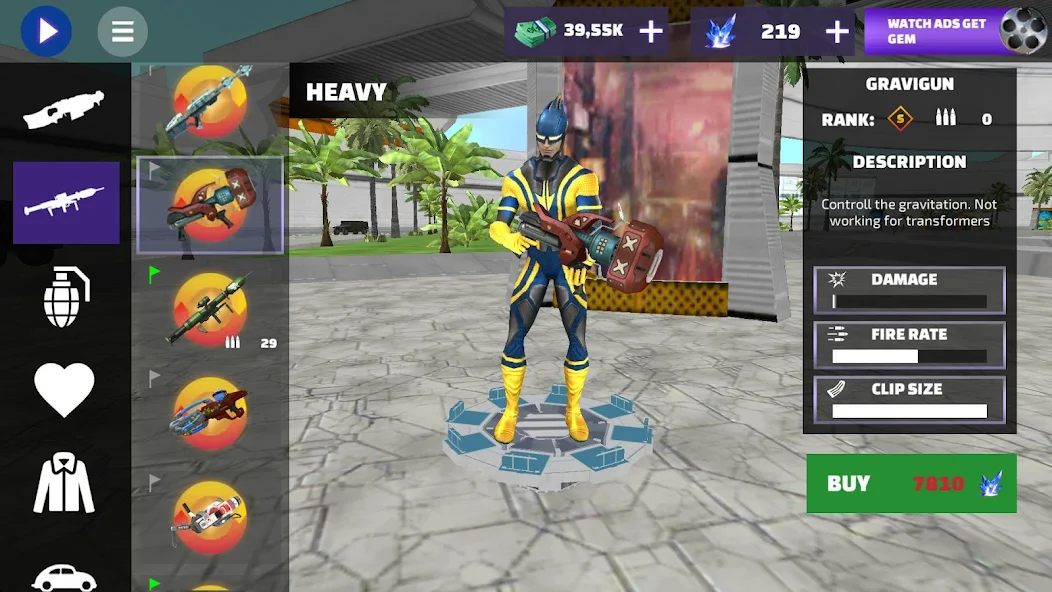
Task: Buy the Gravigun for 7810 gems
Action: click(x=911, y=484)
